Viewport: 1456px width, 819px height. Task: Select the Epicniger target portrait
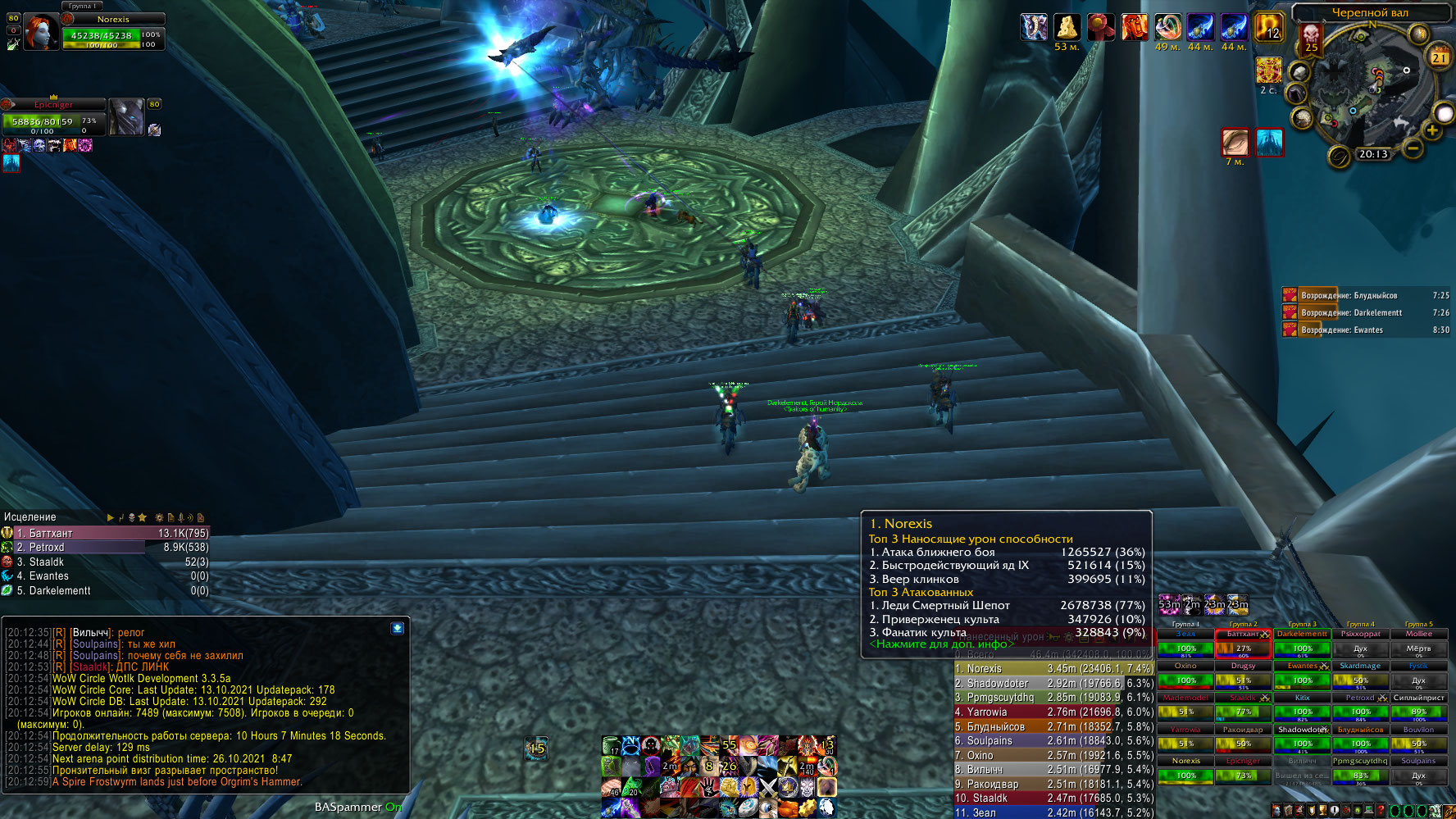126,117
